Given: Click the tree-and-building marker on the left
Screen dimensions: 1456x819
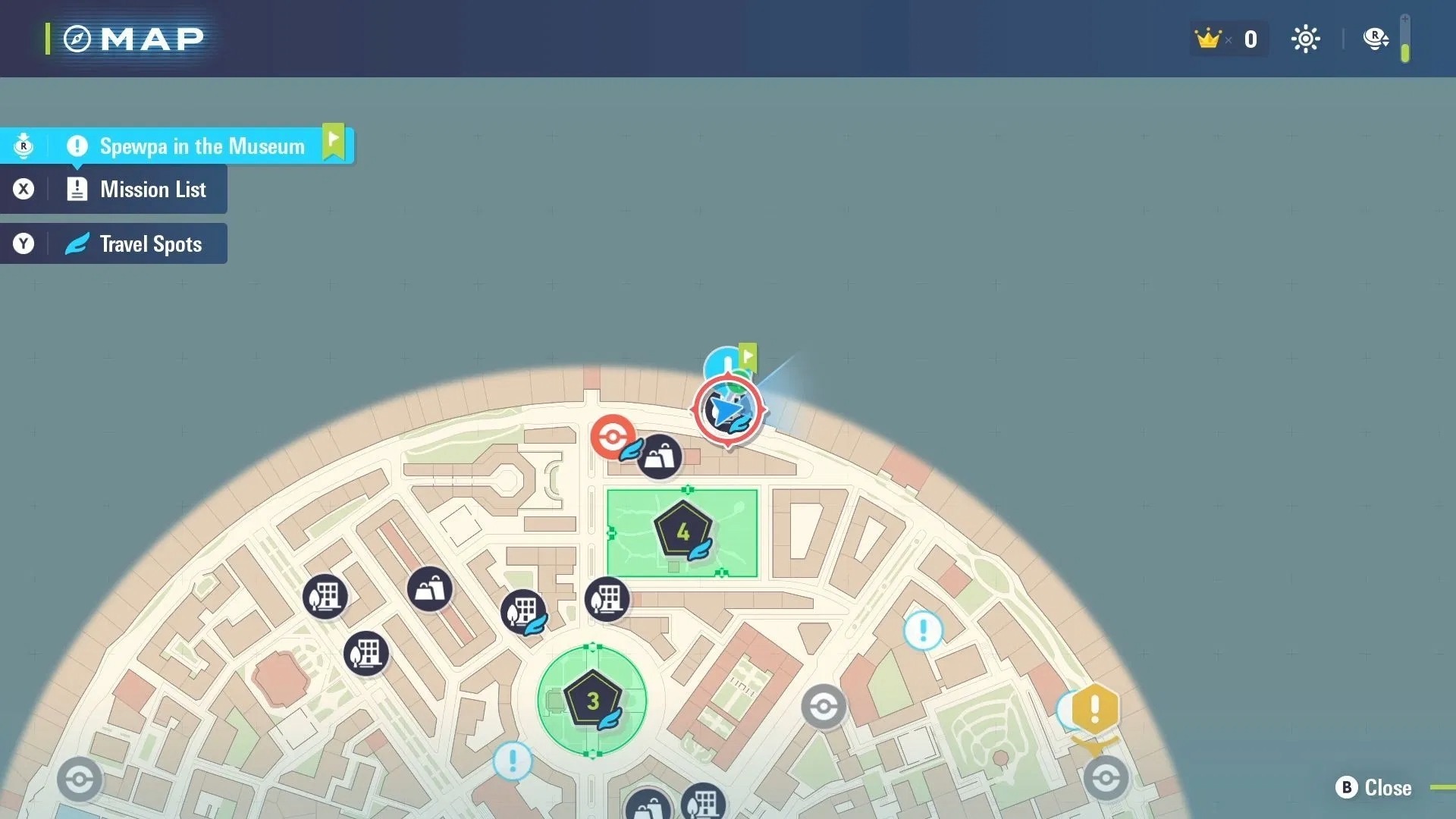Looking at the screenshot, I should (x=326, y=597).
